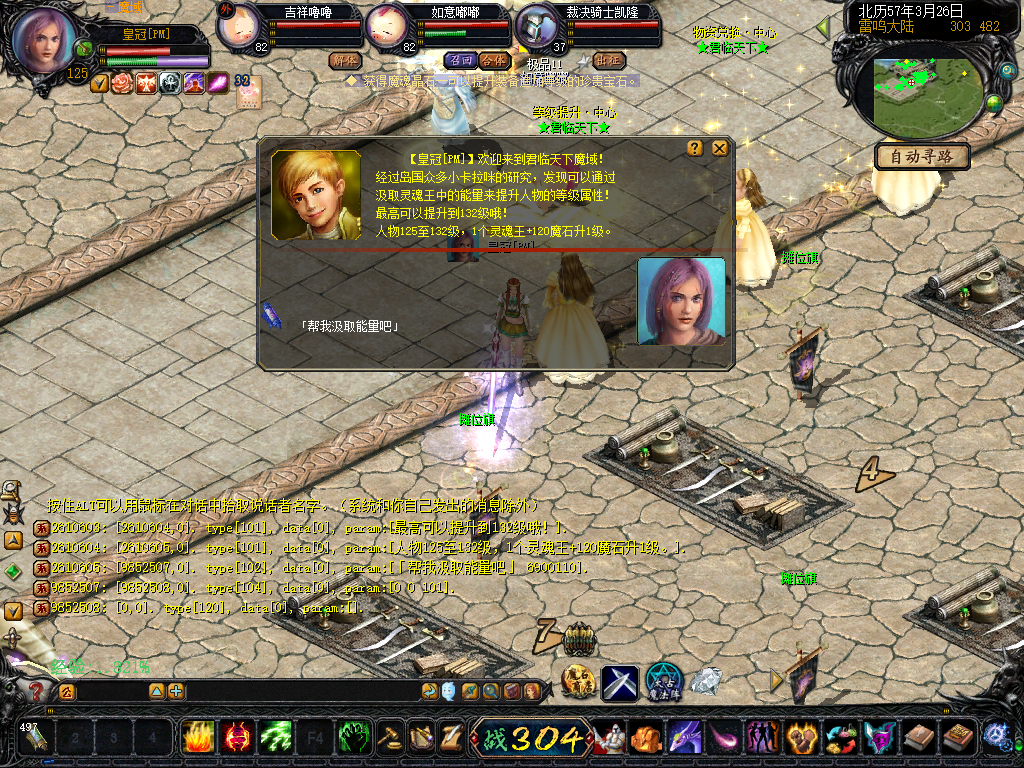
Task: Click the chat input field
Action: click(110, 691)
